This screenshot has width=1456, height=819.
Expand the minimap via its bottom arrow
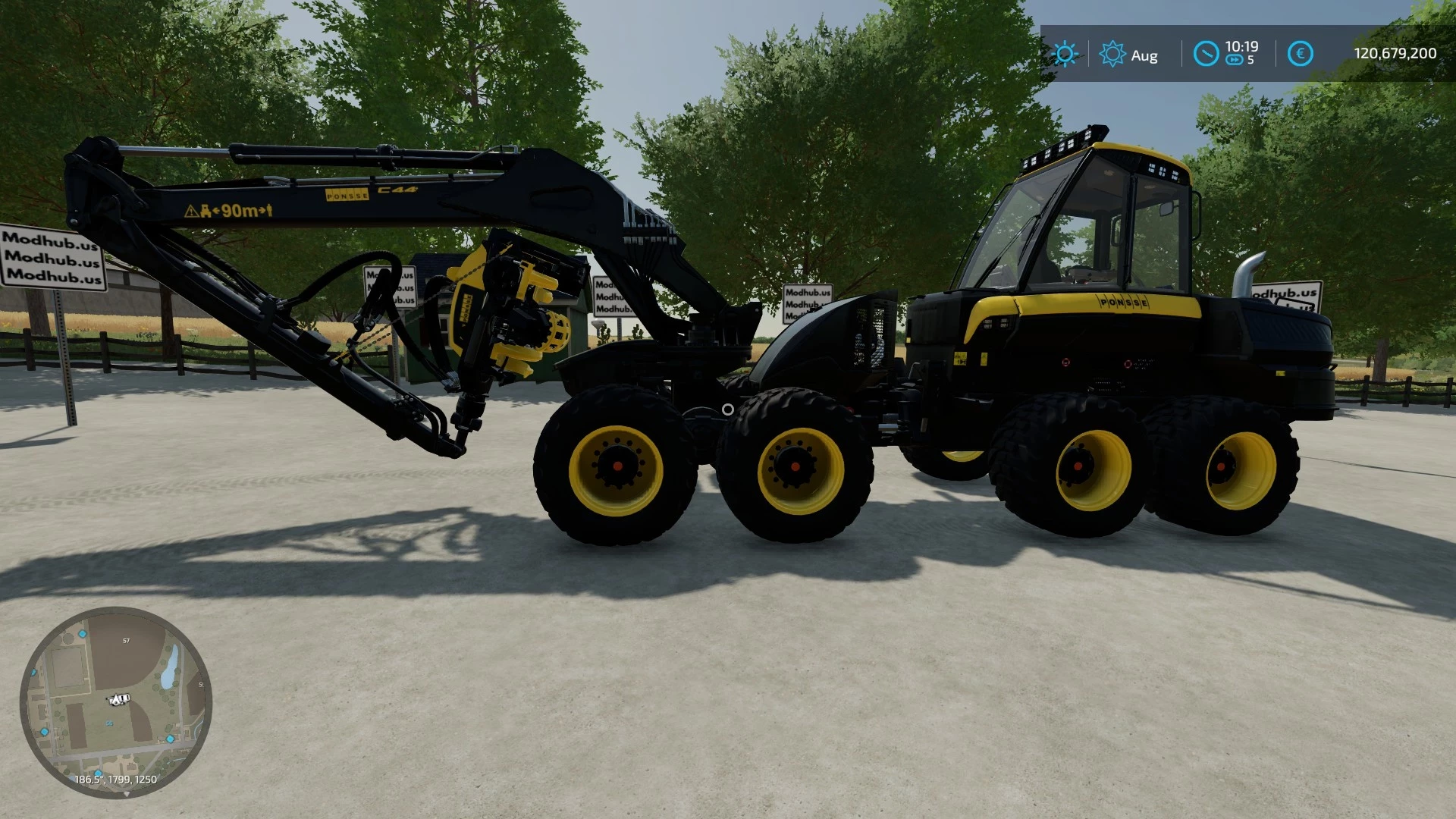[x=127, y=794]
